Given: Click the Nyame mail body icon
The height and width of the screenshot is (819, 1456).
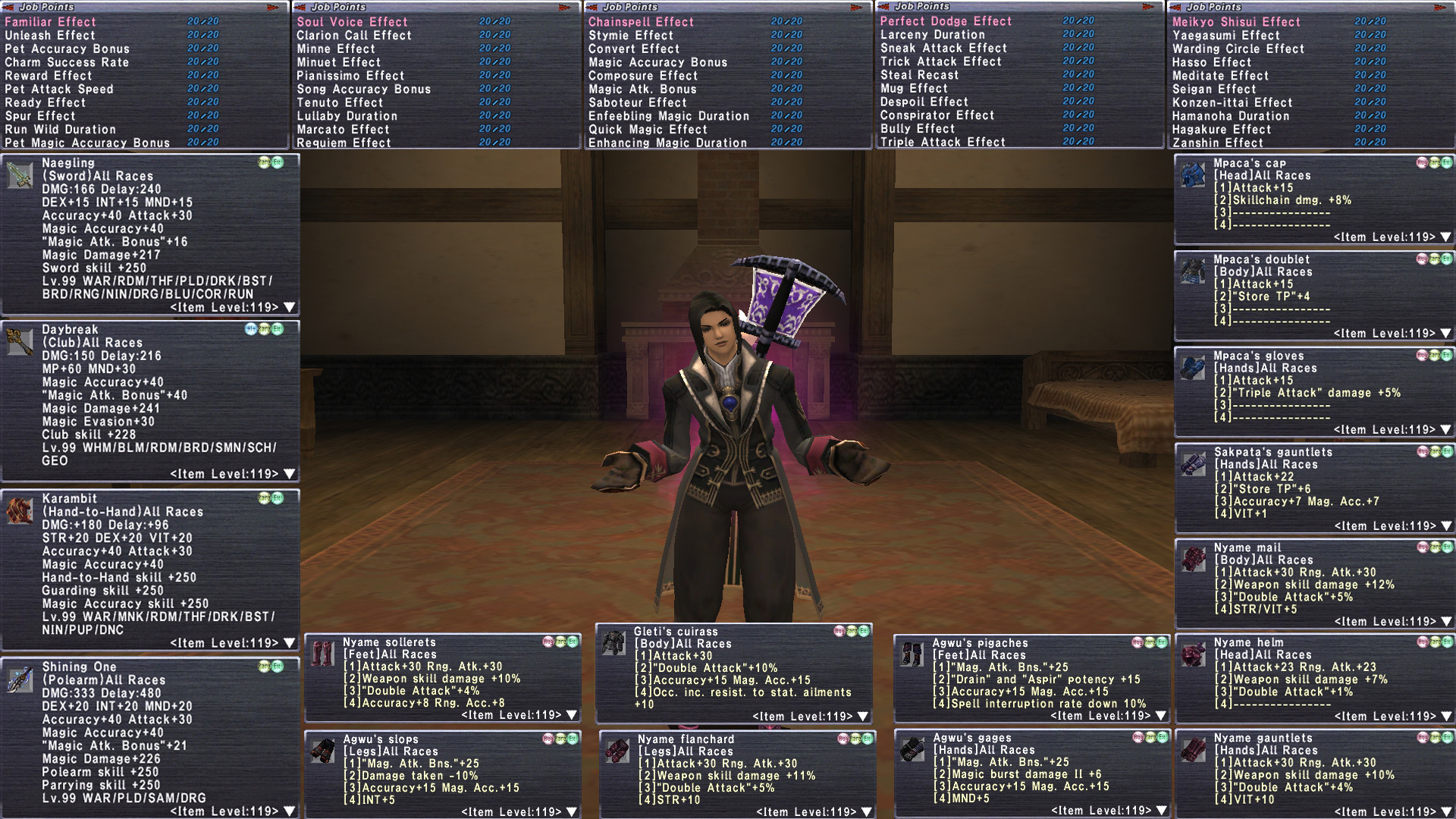Looking at the screenshot, I should click(1193, 560).
